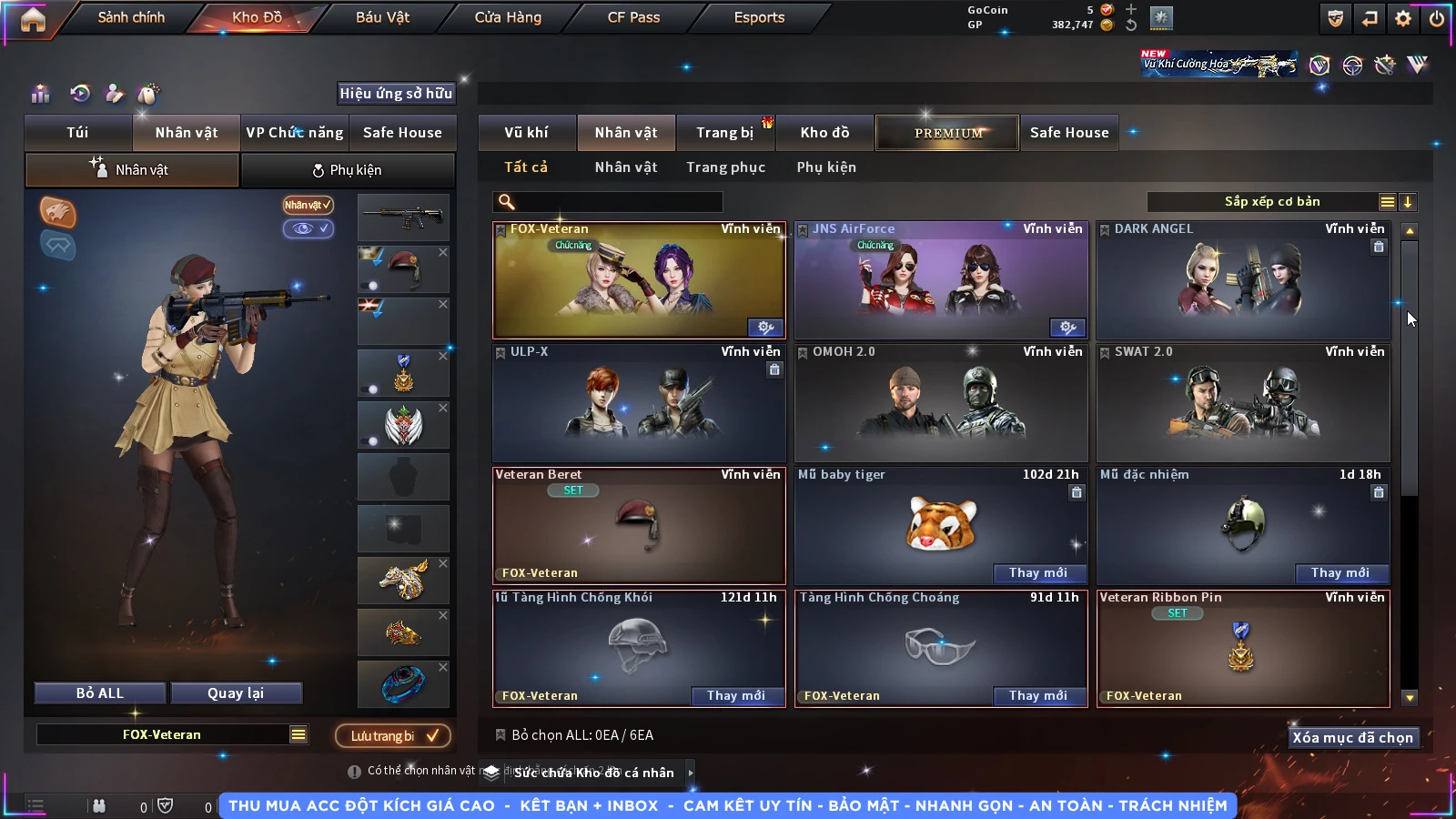
Task: Go to the Esports section
Action: pos(759,17)
